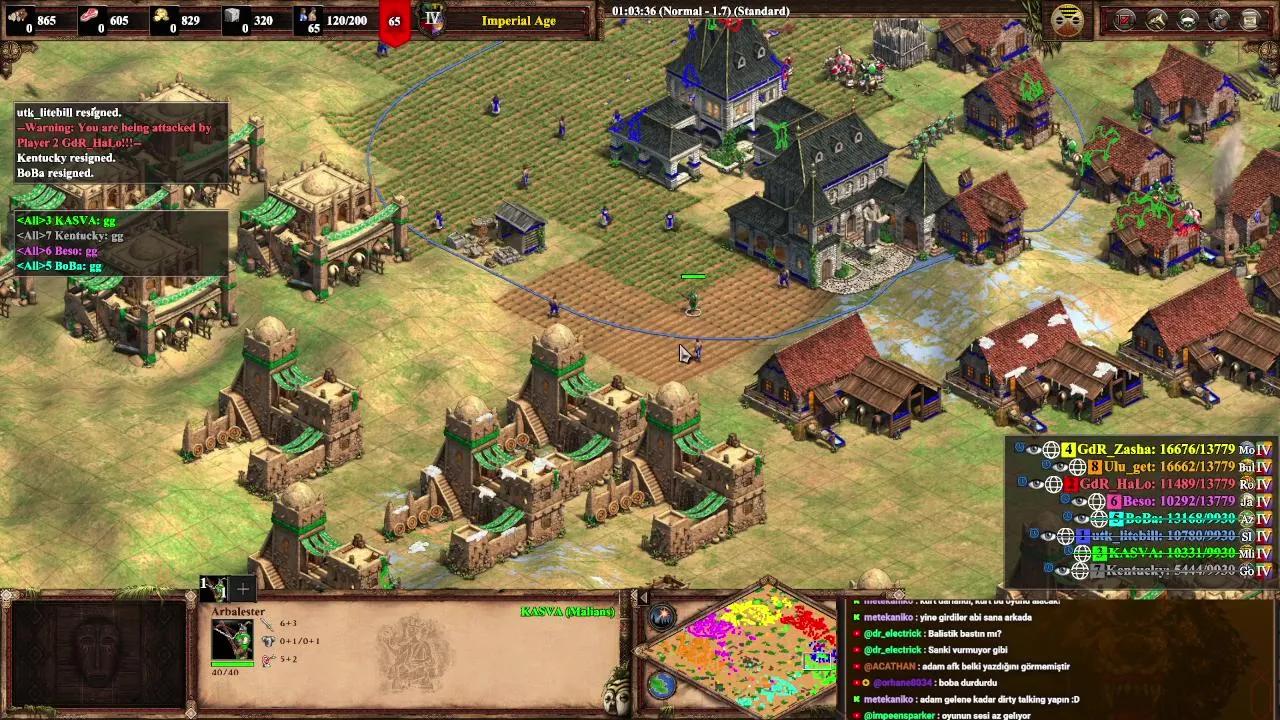This screenshot has height=720, width=1280.
Task: Add a new control group with plus
Action: pos(243,589)
